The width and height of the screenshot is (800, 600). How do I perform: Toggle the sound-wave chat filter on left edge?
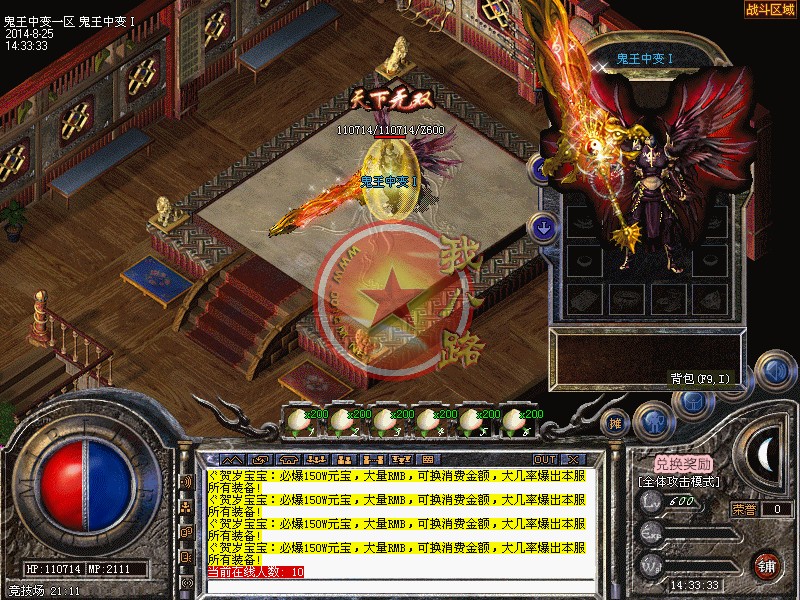point(186,481)
